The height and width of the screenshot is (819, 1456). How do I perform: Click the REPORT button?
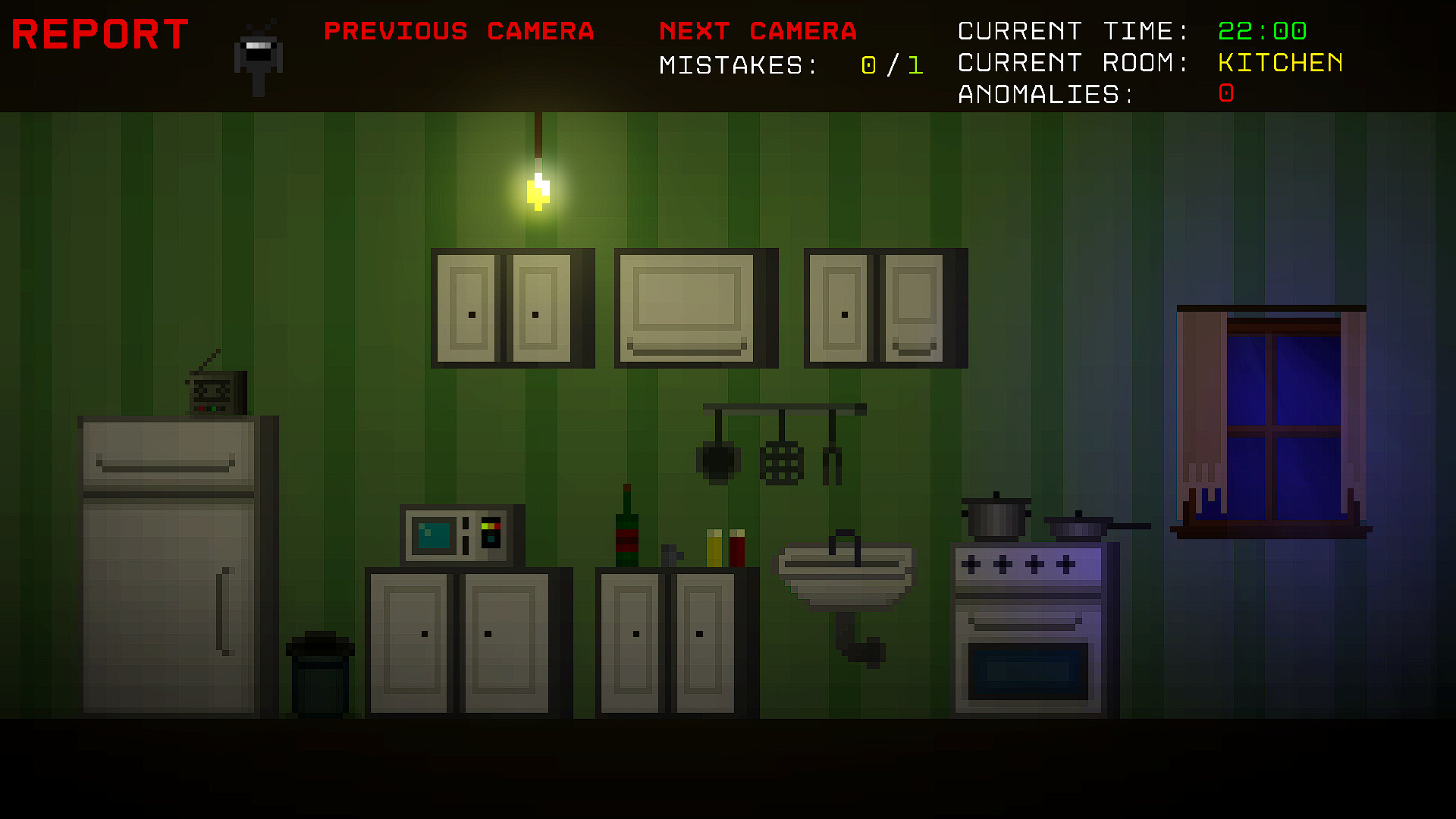(99, 34)
